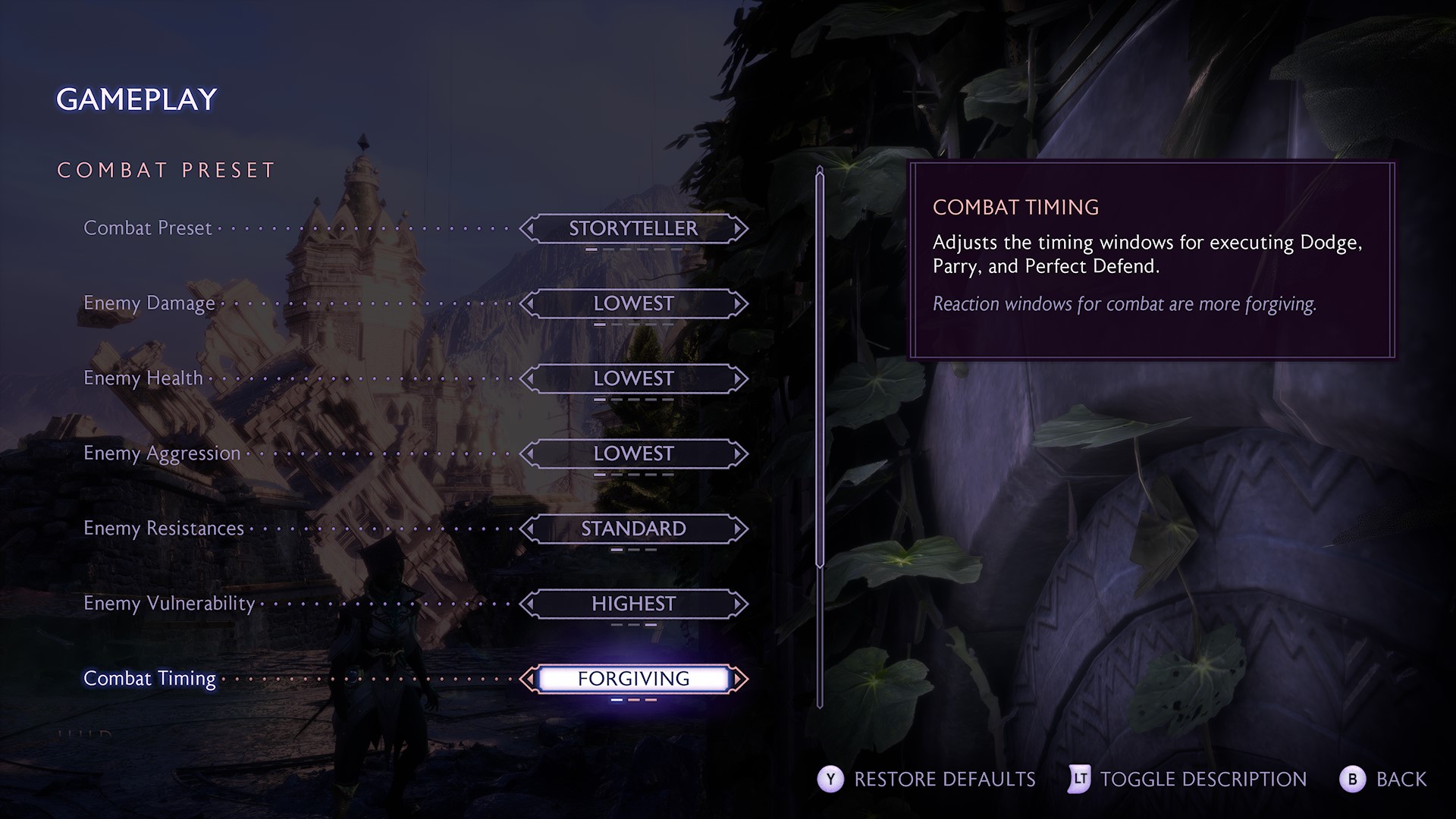Click the left arrow on Enemy Vulnerability

529,604
